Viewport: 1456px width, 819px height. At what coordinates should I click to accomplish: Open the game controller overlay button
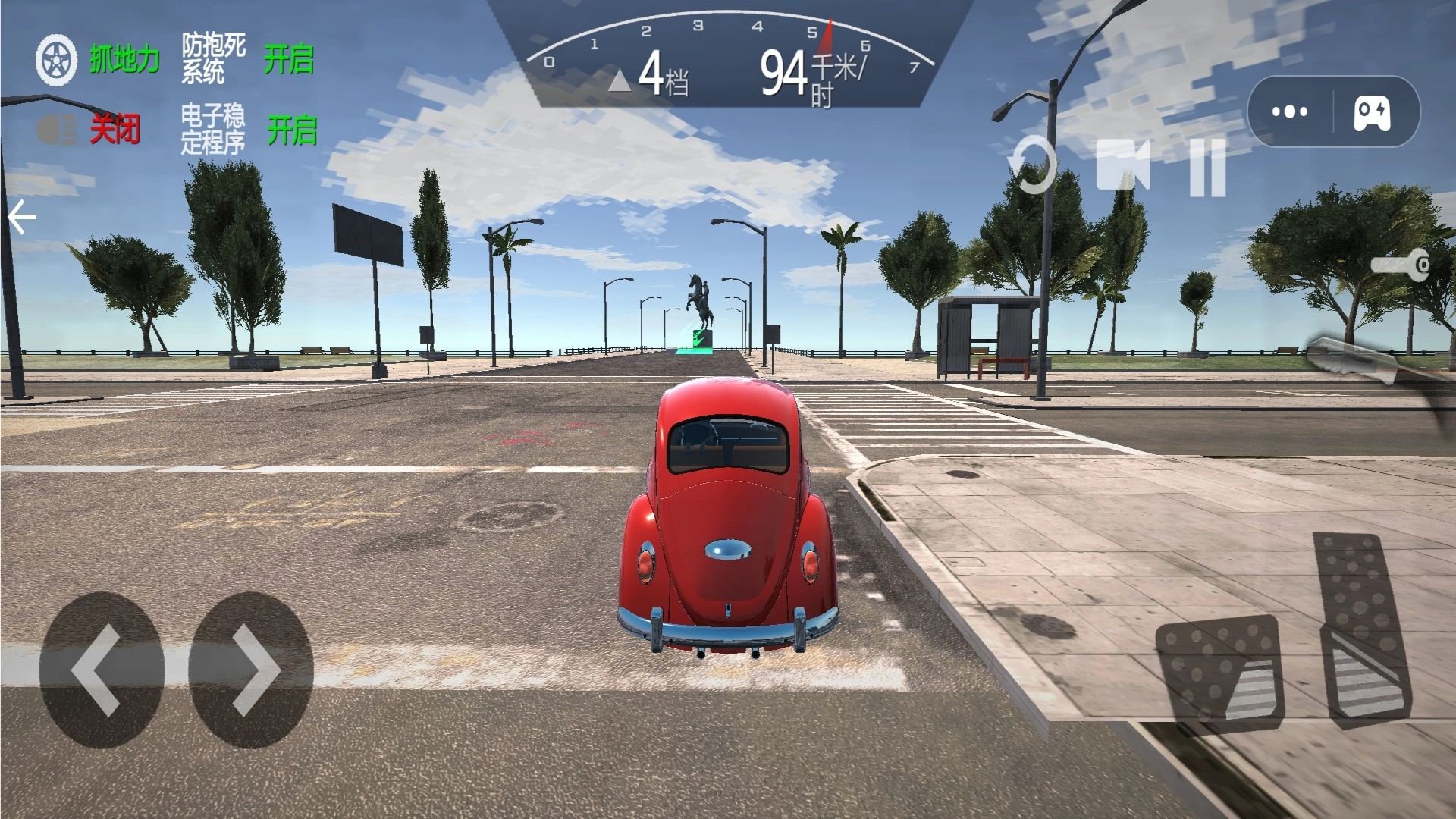point(1373,112)
